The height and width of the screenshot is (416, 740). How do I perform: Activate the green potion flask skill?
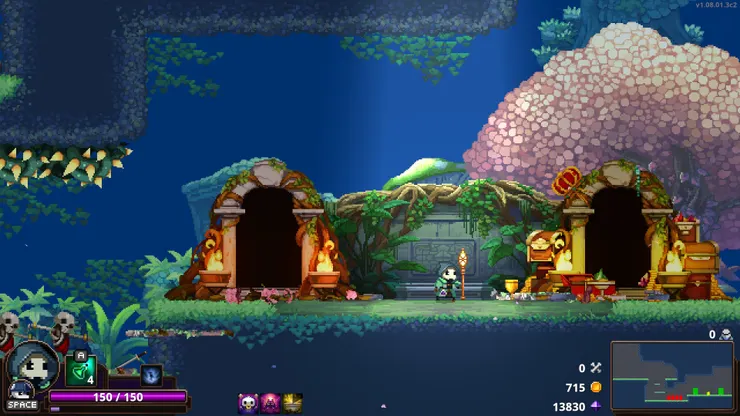pos(81,371)
